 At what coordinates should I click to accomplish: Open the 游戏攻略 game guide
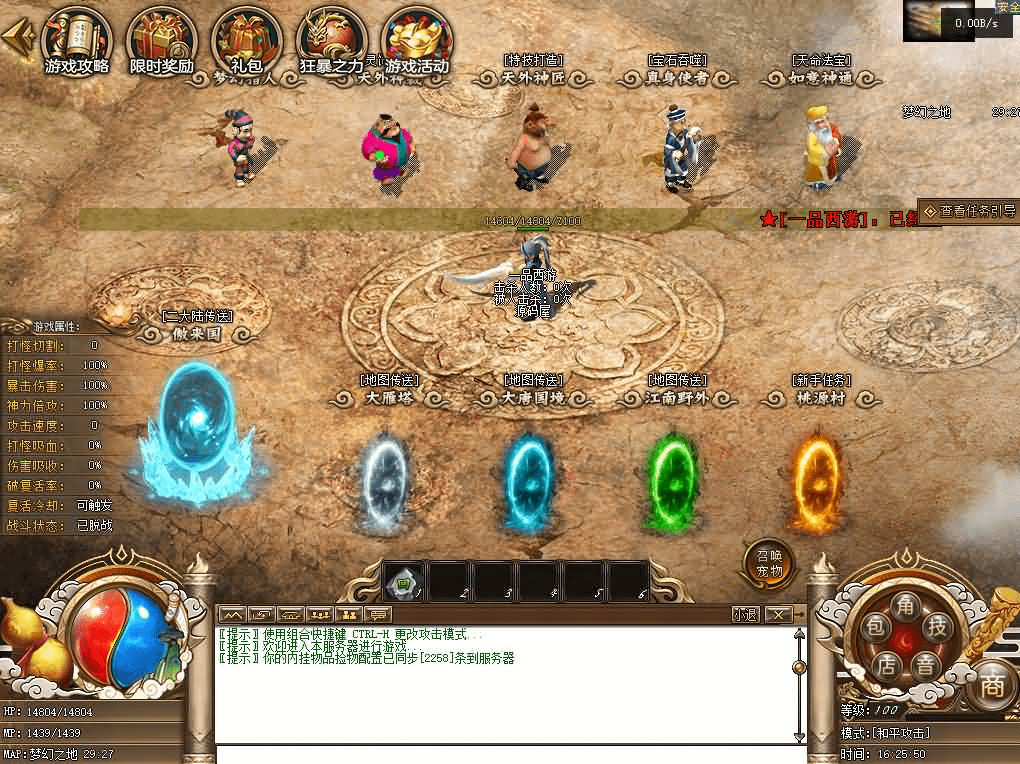[77, 42]
